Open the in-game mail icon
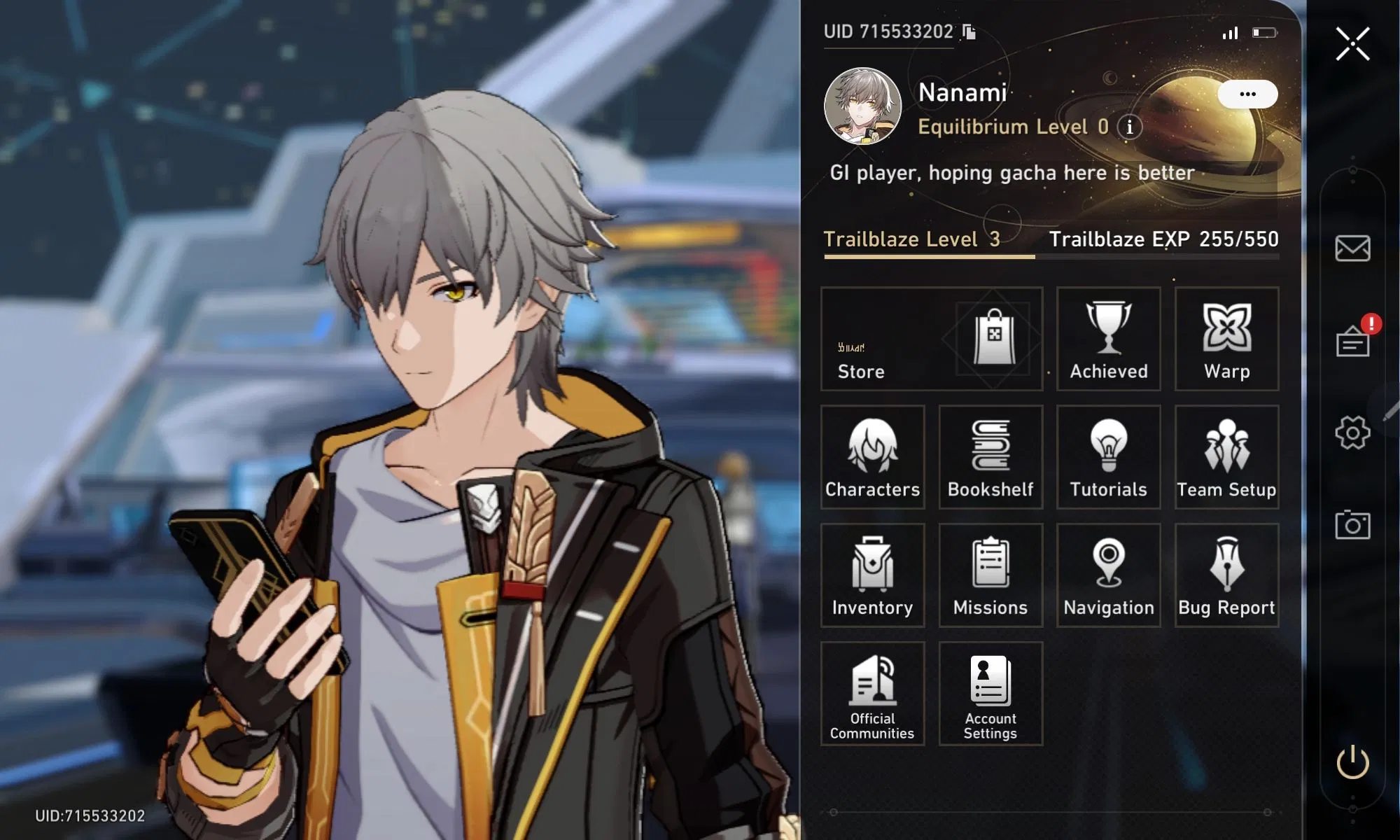Screen dimensions: 1400x840 [x=1351, y=248]
